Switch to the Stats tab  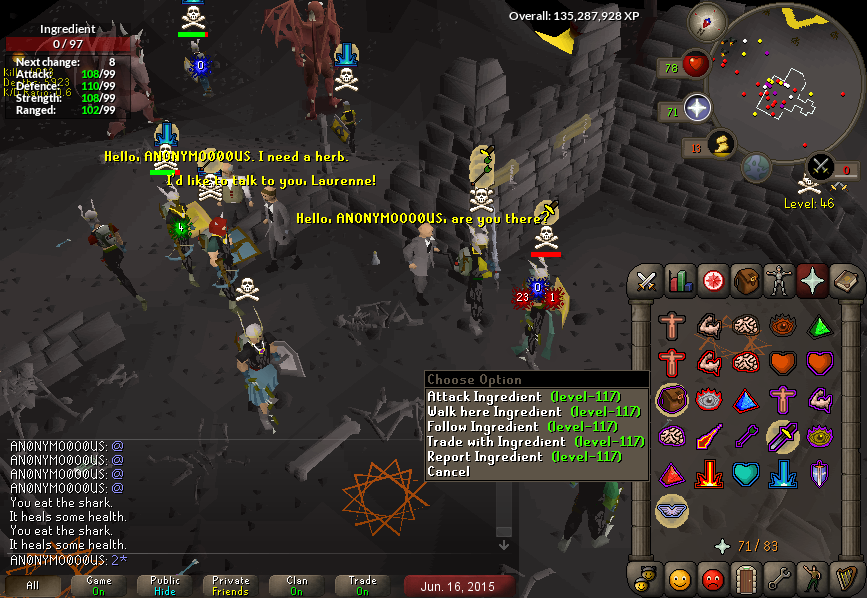tap(680, 282)
